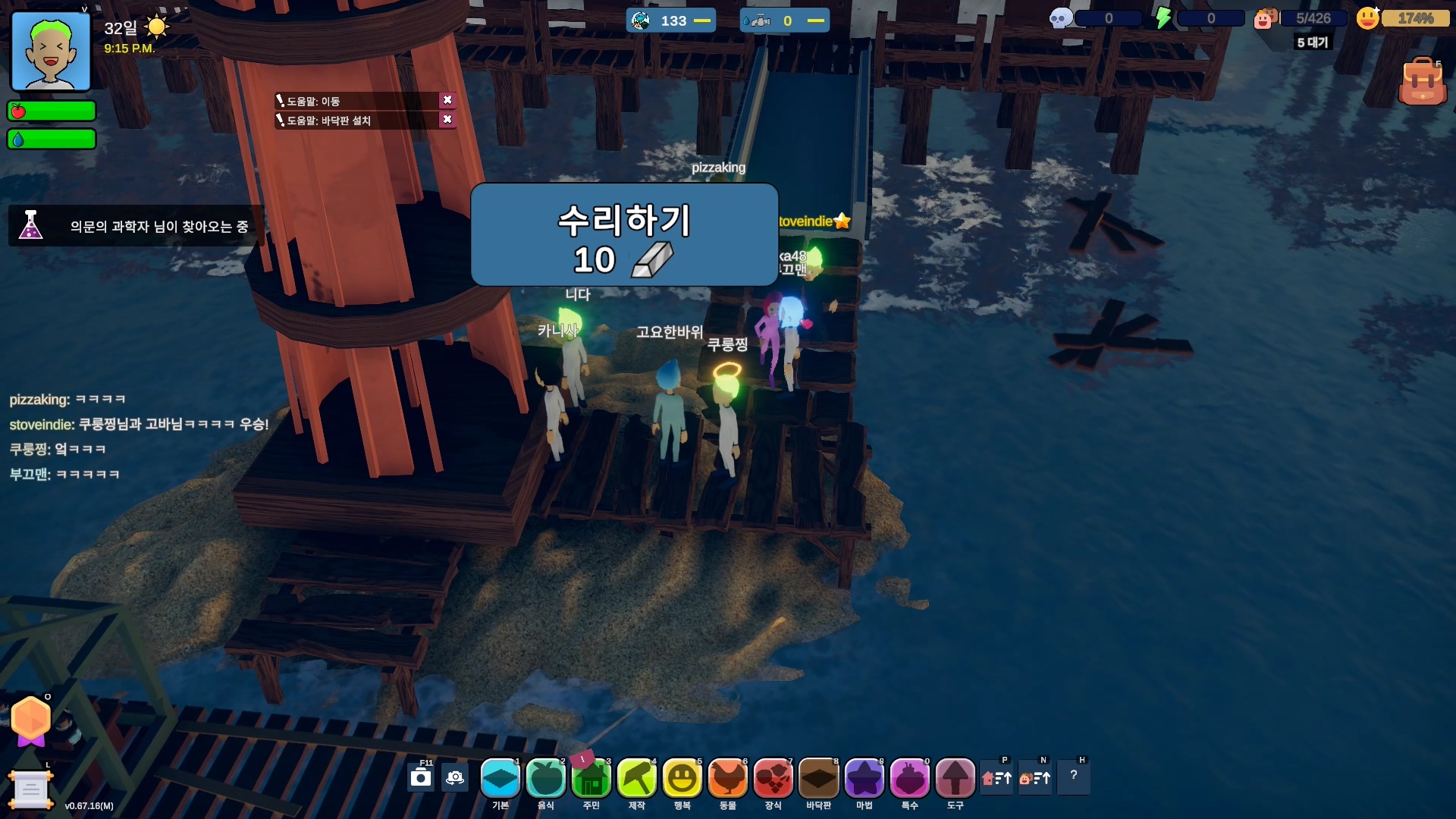1456x819 pixels.
Task: Choose the 제작 (crafting) hammer category
Action: (637, 778)
